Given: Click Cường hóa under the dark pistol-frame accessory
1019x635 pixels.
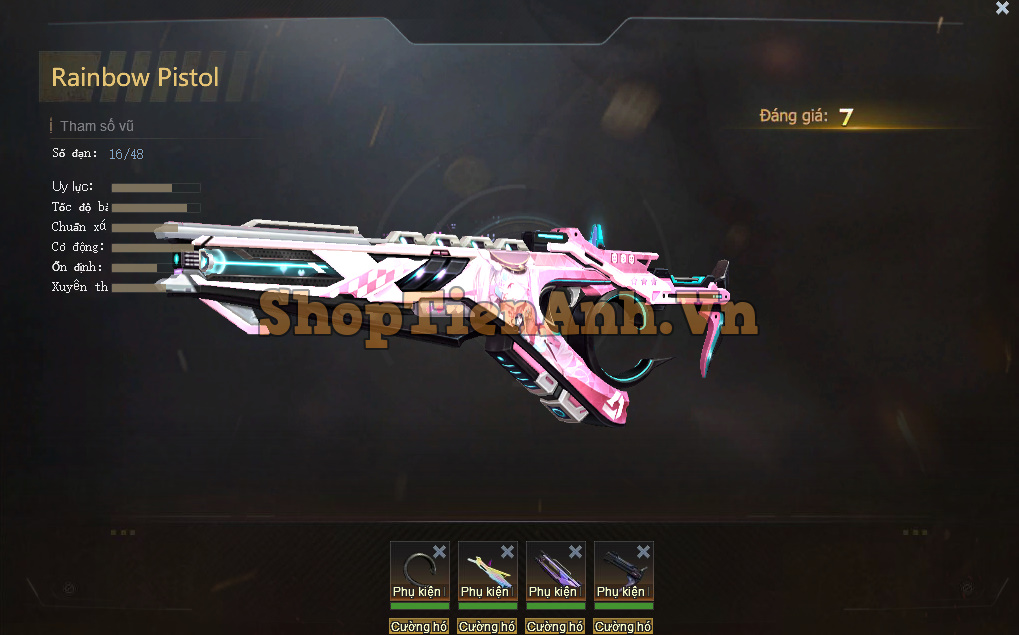Looking at the screenshot, I should point(623,627).
